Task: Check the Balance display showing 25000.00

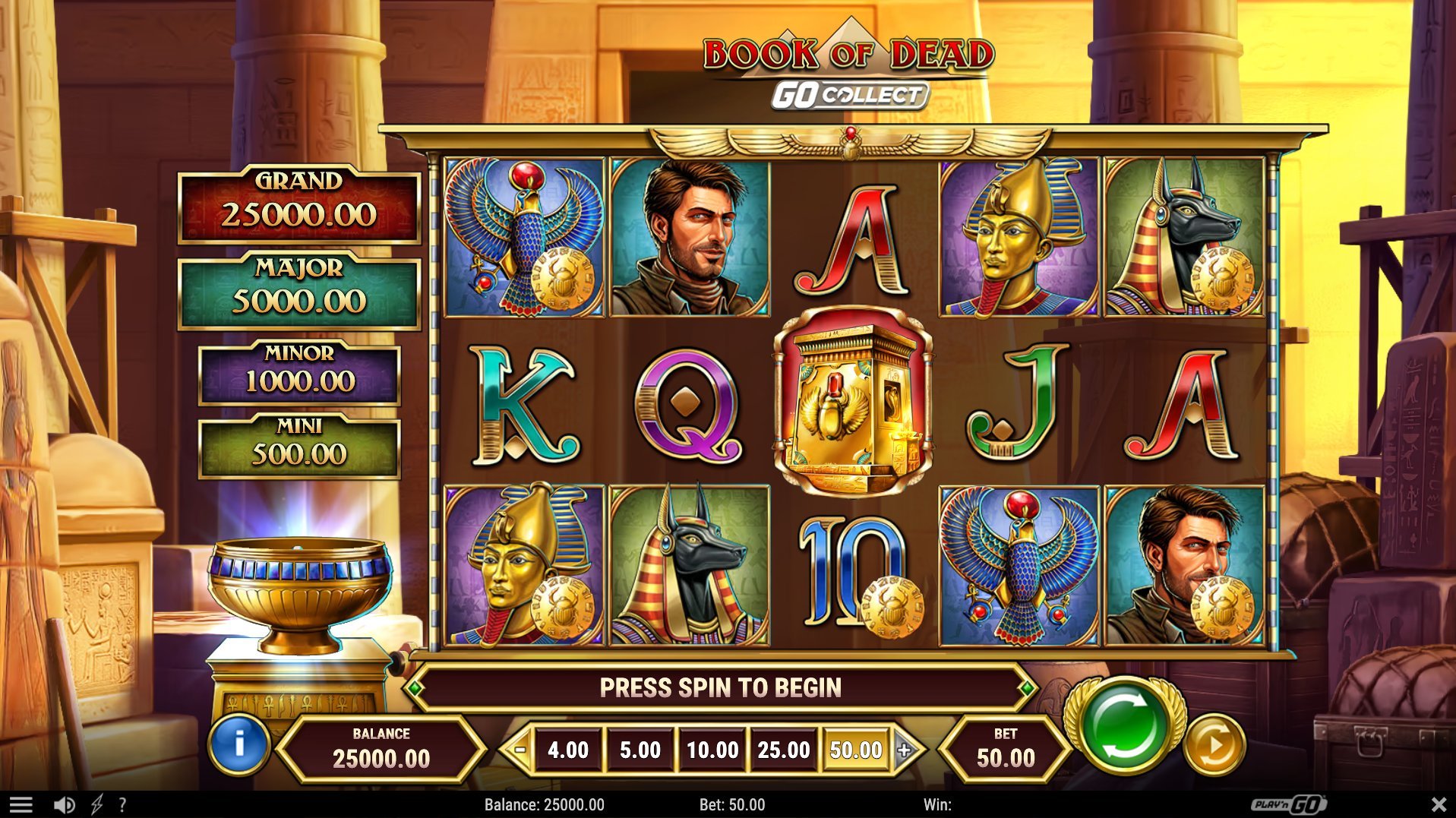Action: point(381,748)
